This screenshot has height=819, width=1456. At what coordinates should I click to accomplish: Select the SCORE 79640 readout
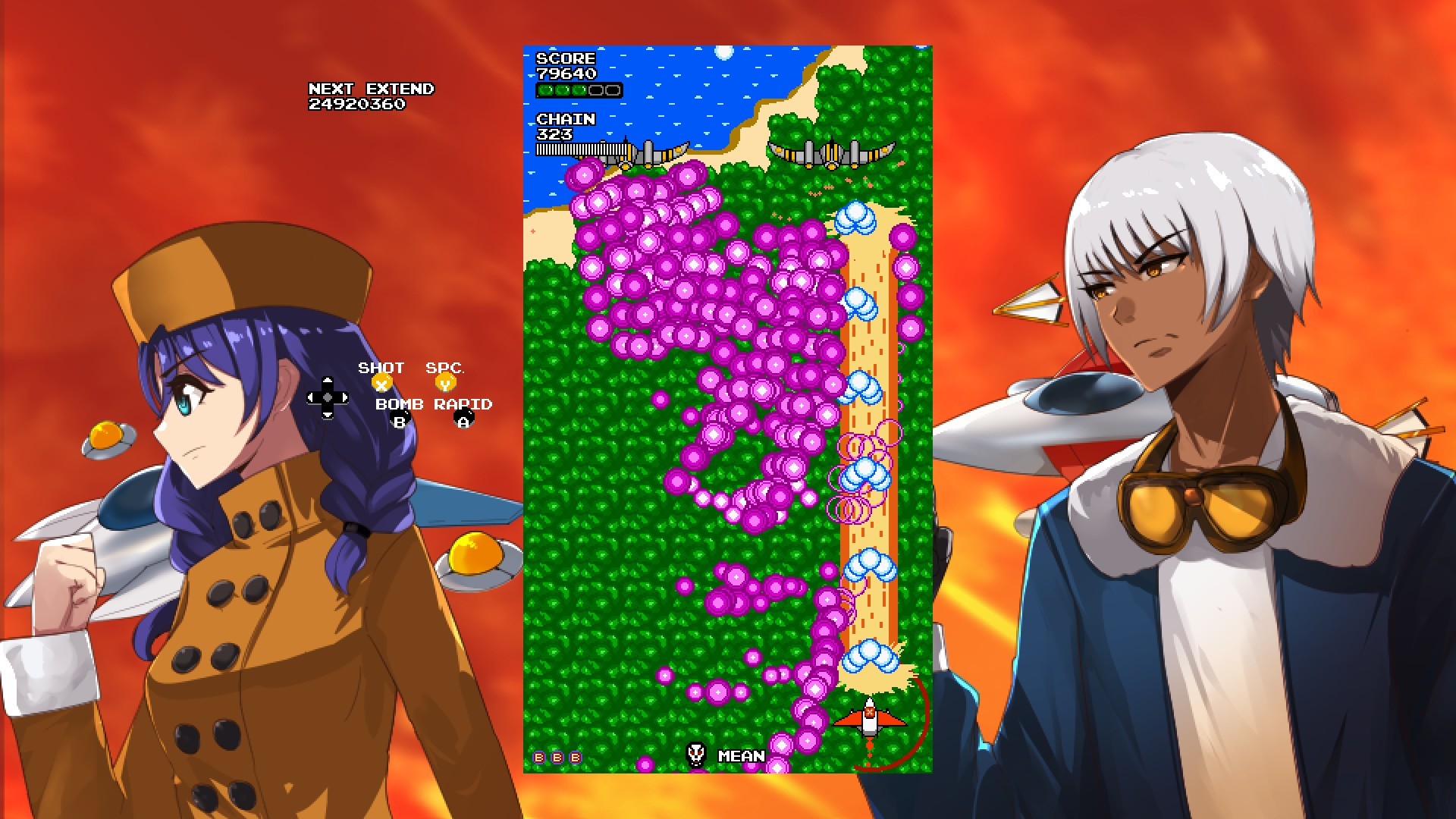coord(565,64)
